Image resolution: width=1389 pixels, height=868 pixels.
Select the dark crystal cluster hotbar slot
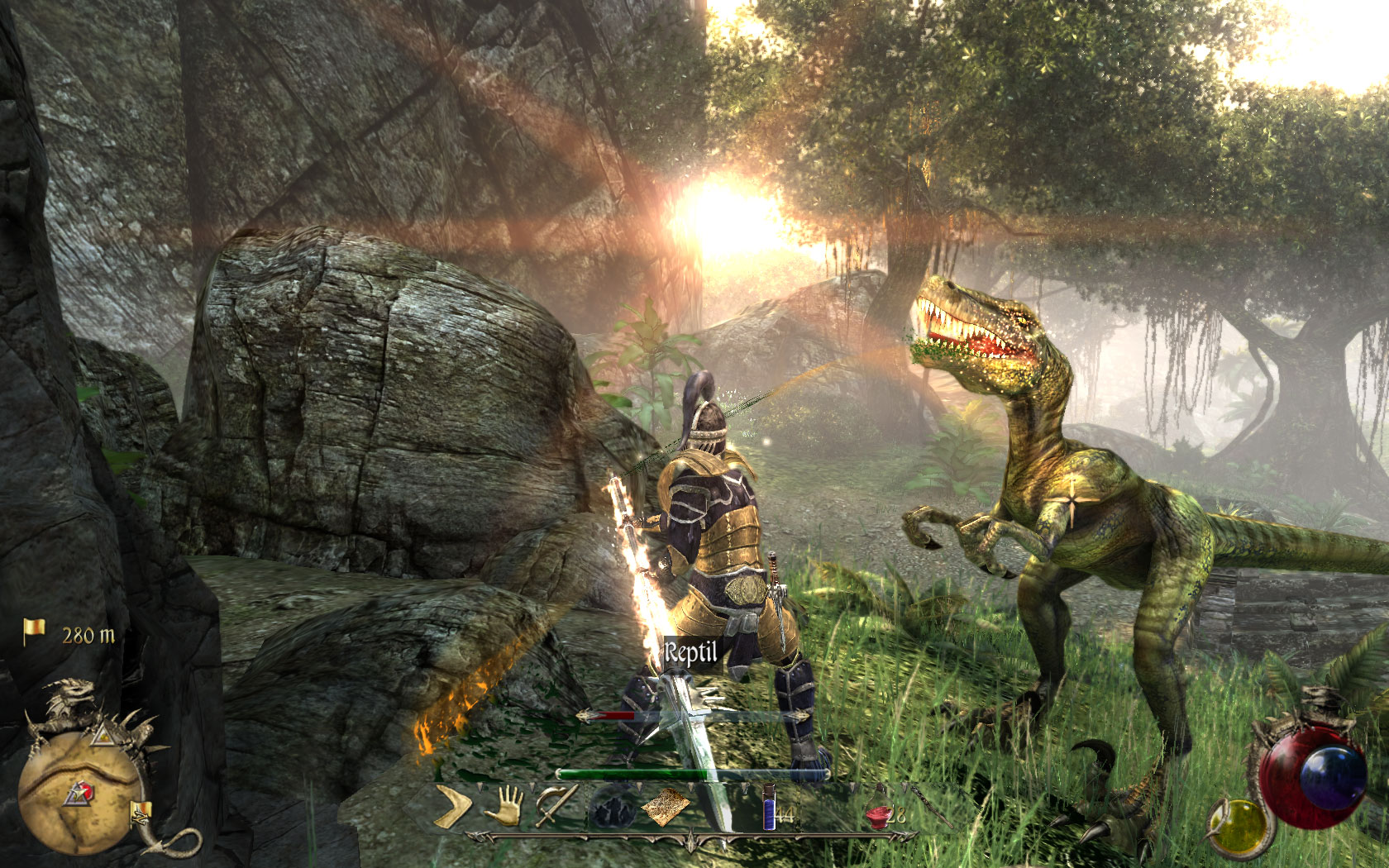[x=611, y=808]
